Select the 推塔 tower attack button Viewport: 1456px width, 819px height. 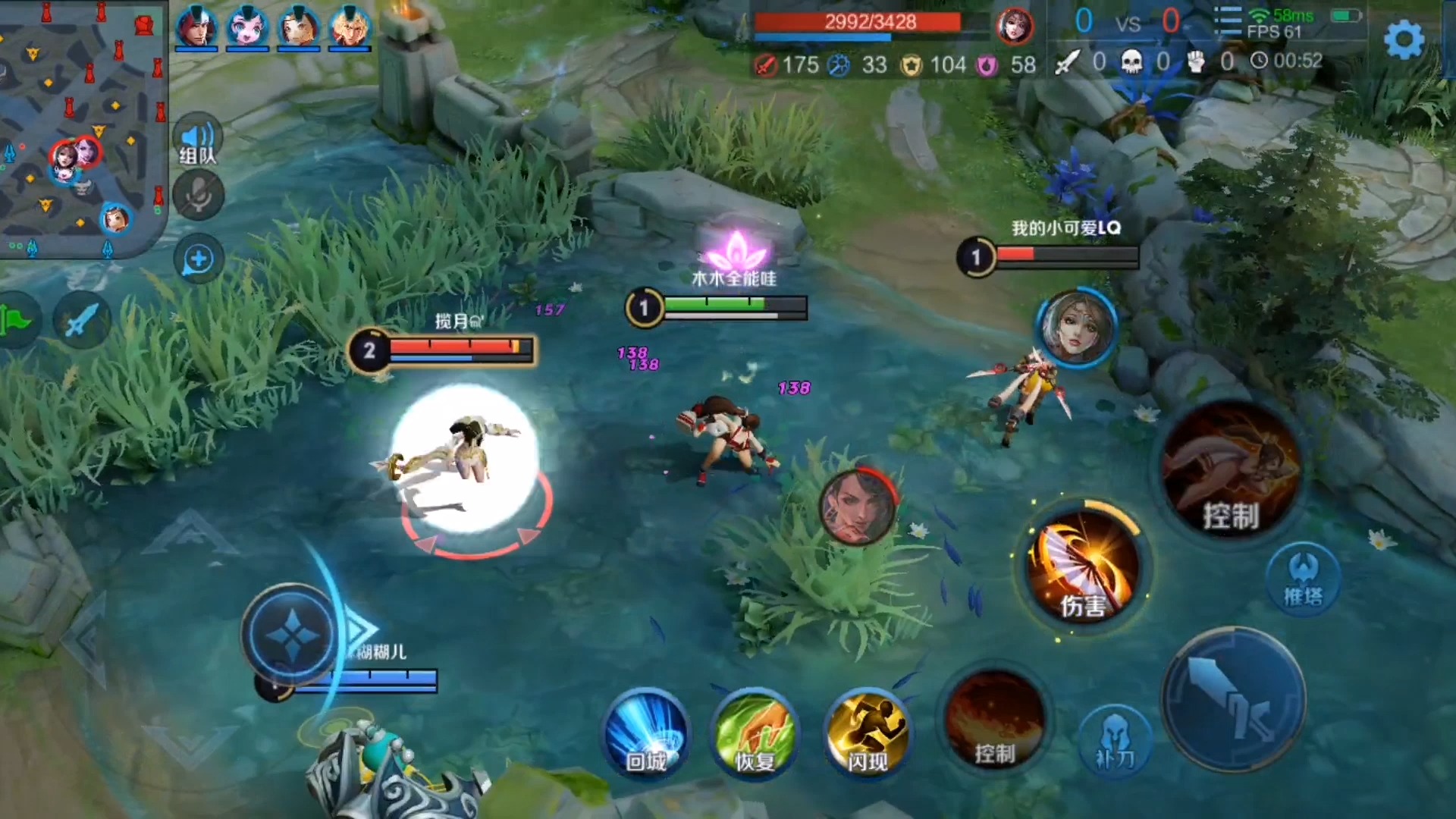click(x=1303, y=579)
